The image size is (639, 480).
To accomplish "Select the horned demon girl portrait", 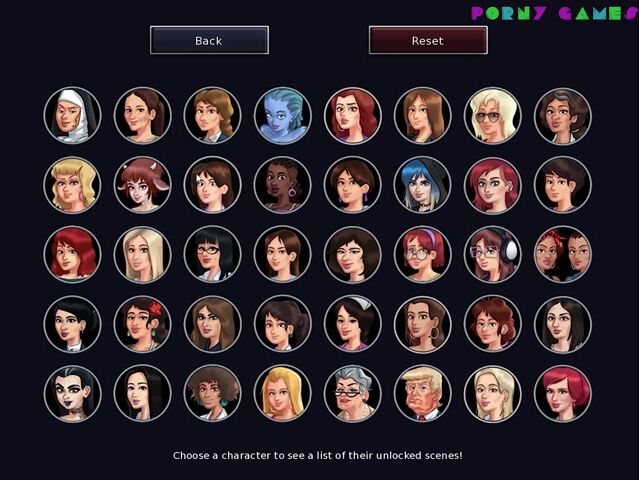I will (142, 184).
